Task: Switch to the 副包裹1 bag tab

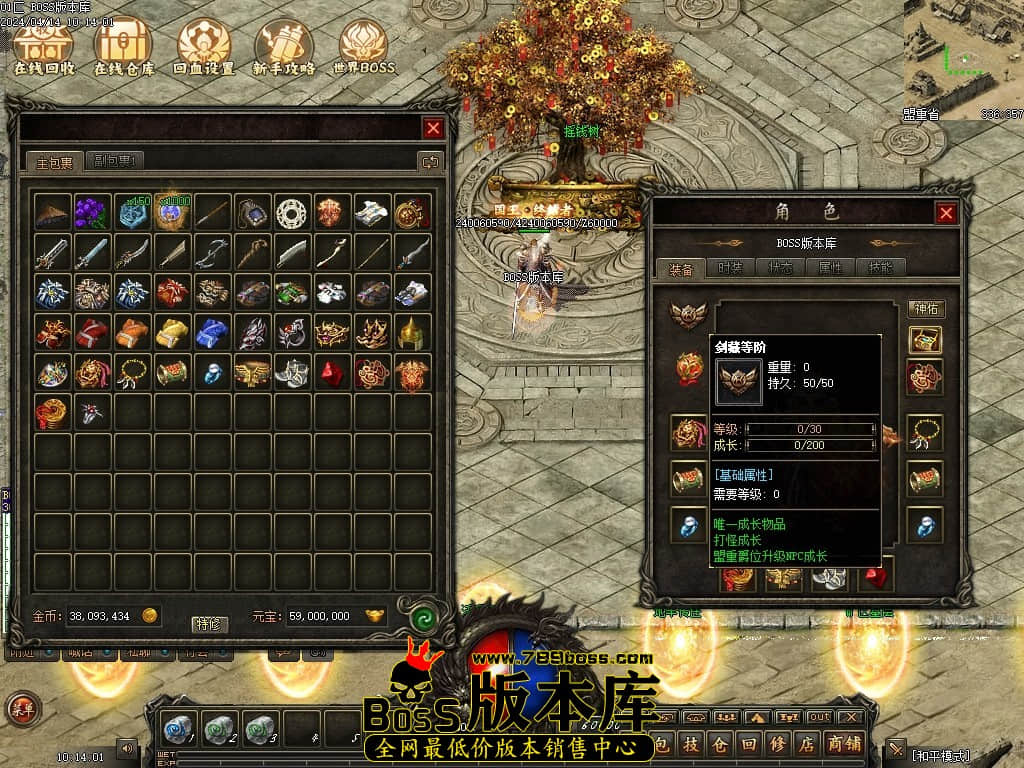Action: pos(115,161)
